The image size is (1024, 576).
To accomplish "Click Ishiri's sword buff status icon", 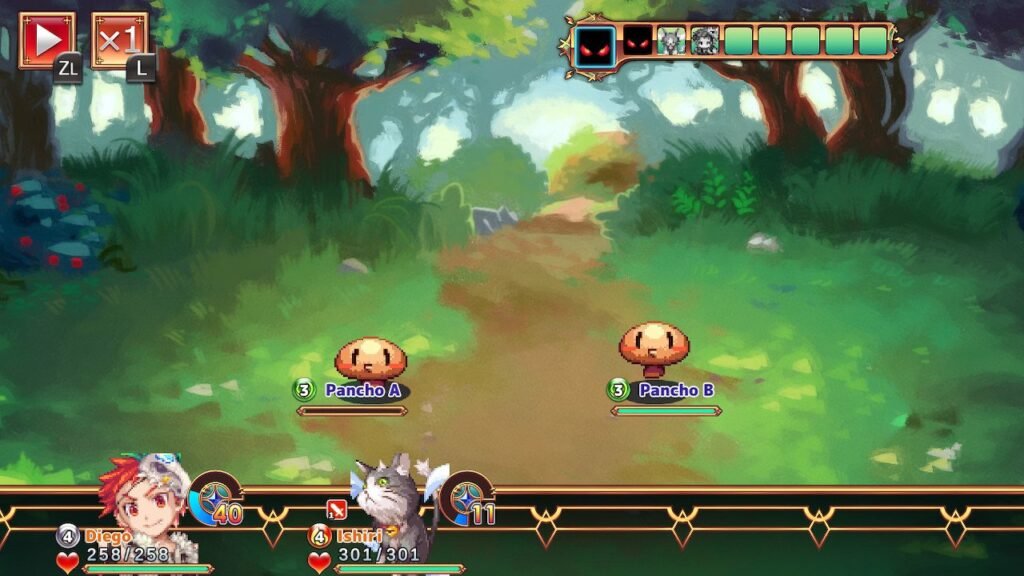I will (336, 510).
